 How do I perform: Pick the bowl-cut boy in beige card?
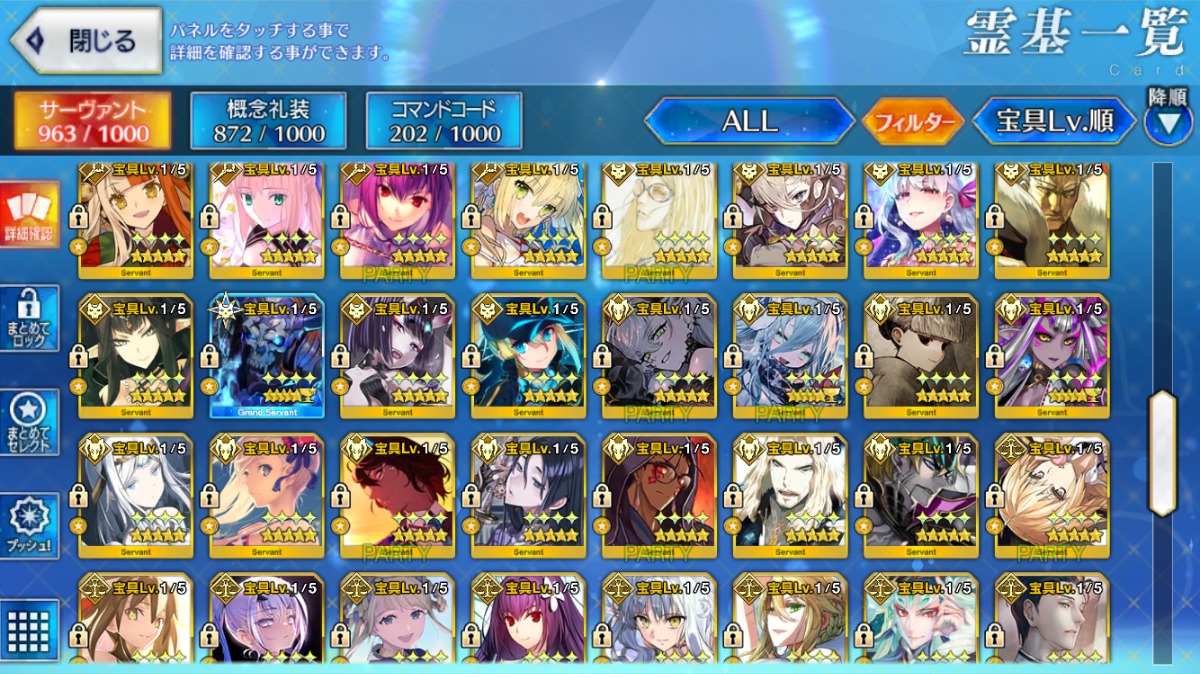pos(921,356)
